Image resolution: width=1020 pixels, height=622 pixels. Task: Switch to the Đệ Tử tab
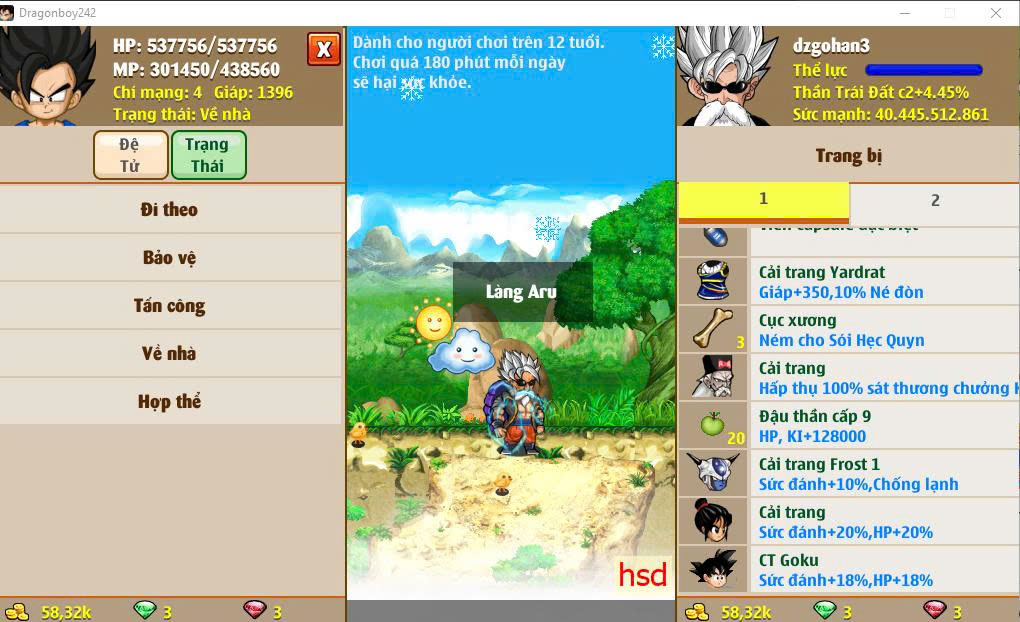click(x=130, y=155)
